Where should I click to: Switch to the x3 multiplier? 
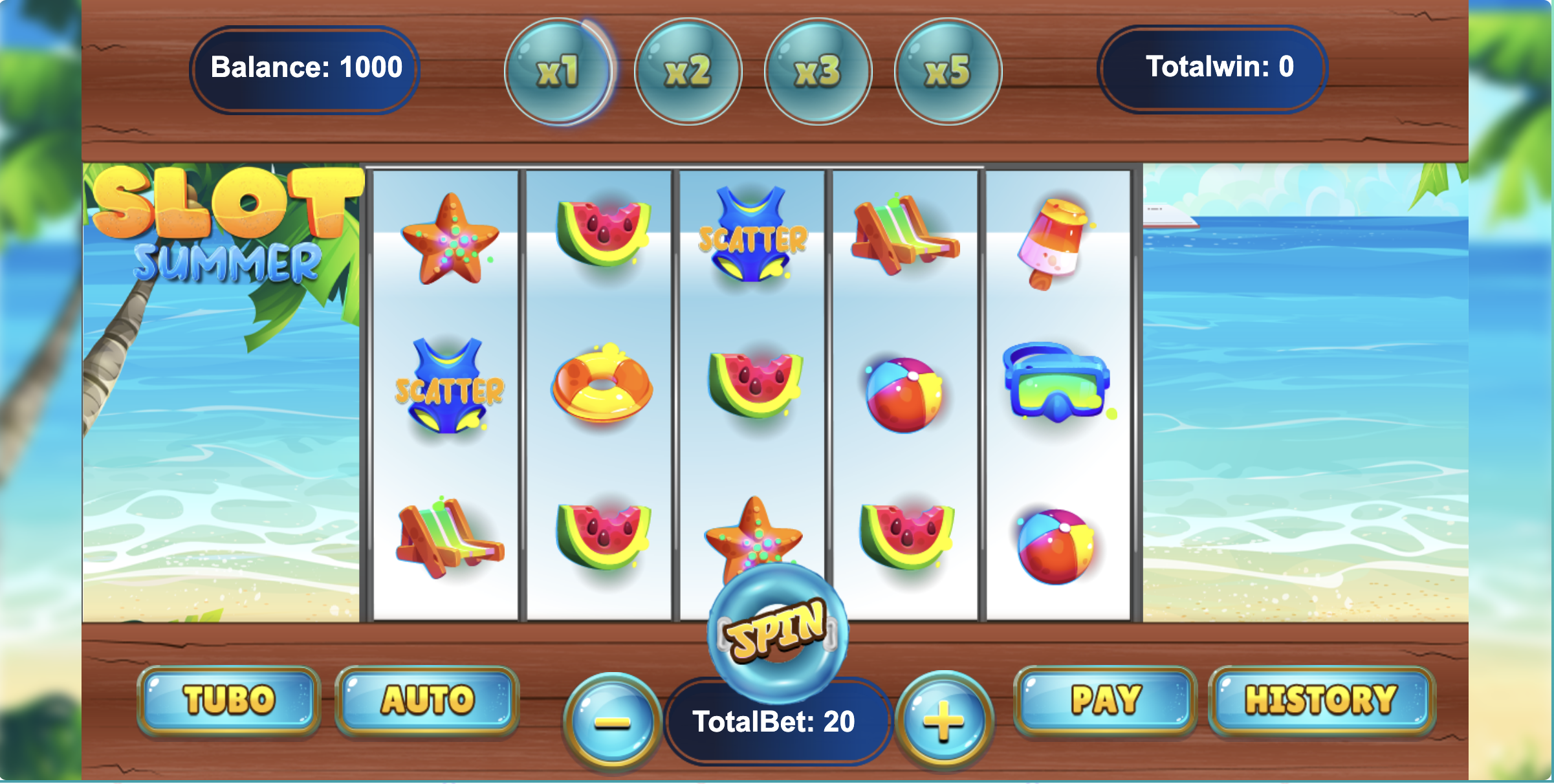pos(818,71)
